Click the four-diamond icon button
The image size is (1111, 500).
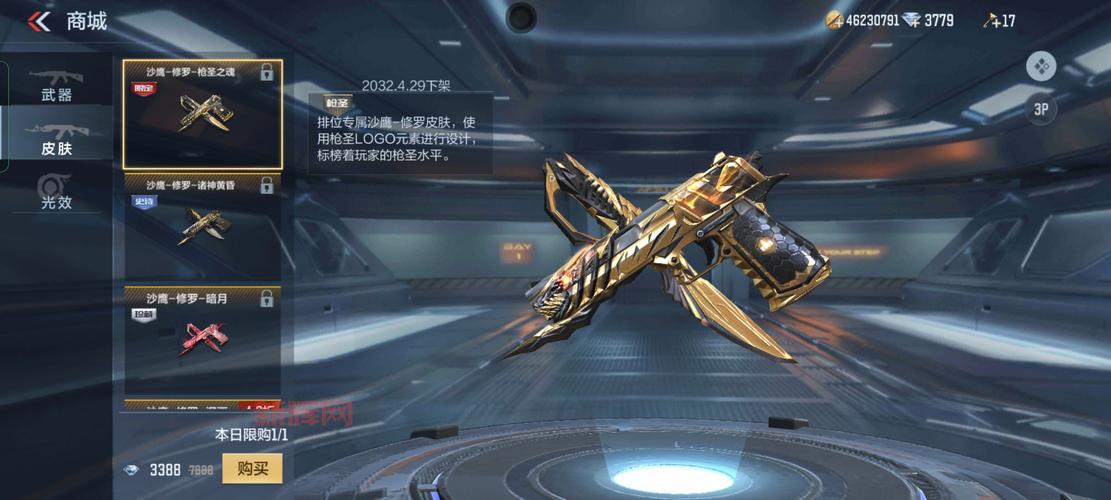[1041, 67]
